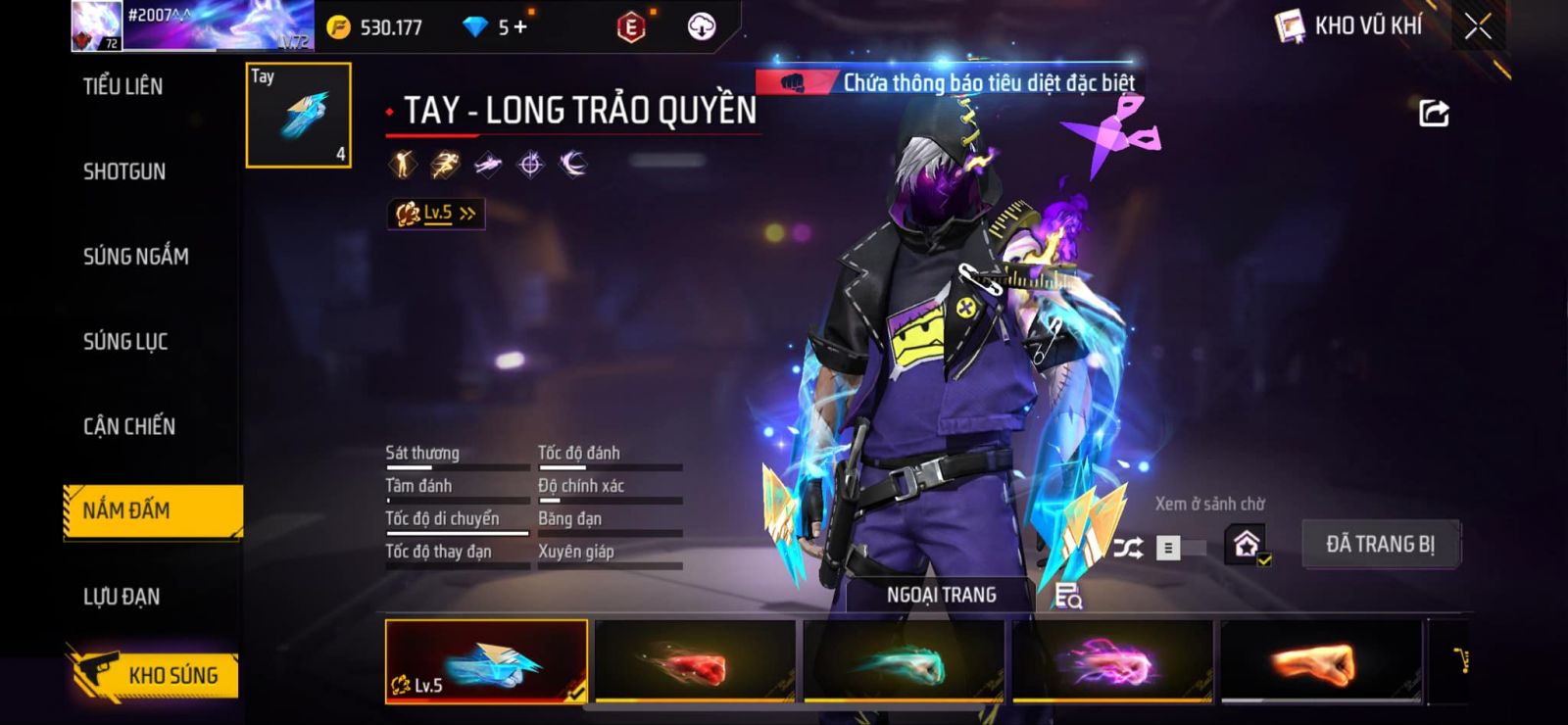This screenshot has width=1568, height=725.
Task: Switch to the Cận Chiến category
Action: [x=129, y=426]
